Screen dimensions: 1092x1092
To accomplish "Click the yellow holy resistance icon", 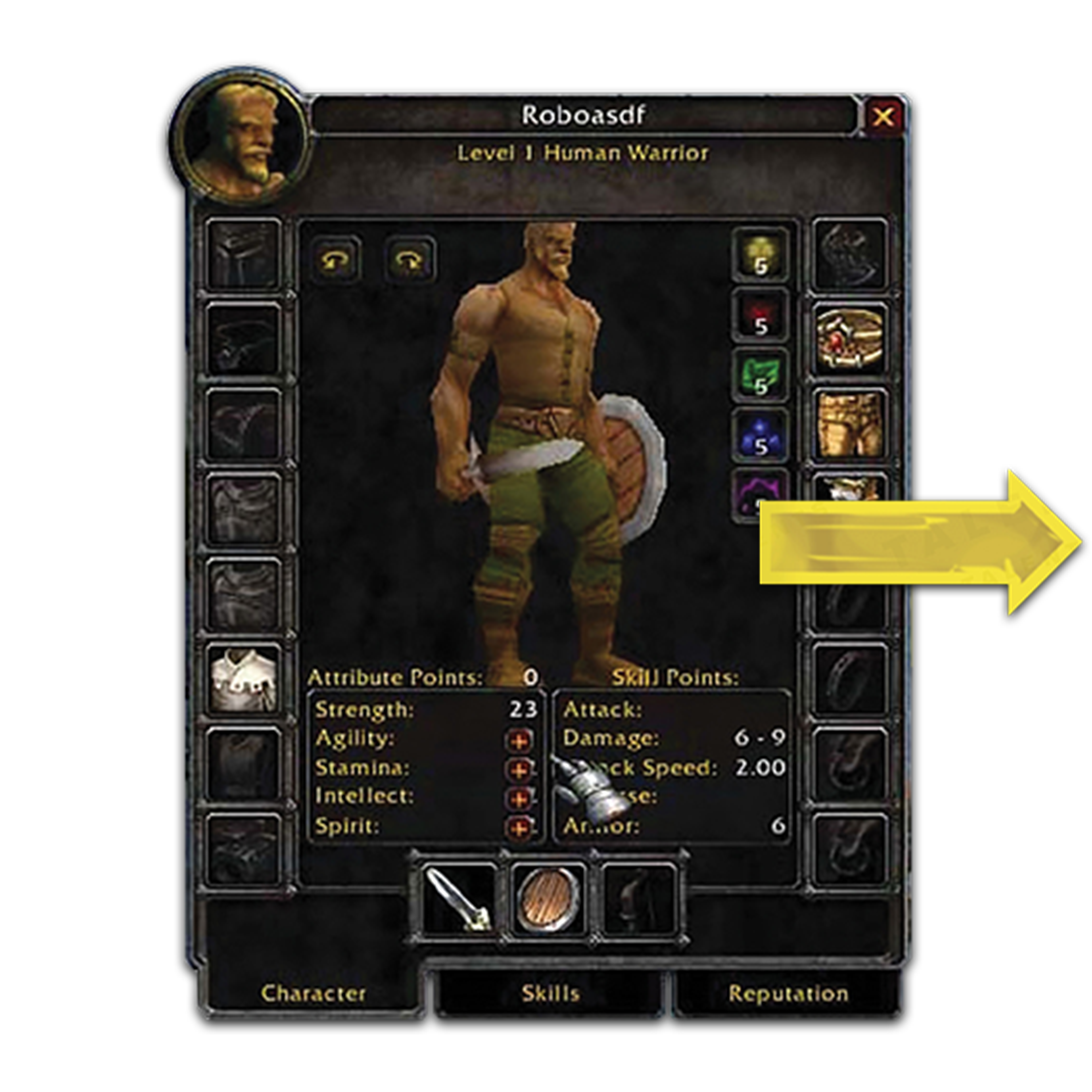I will [x=761, y=254].
